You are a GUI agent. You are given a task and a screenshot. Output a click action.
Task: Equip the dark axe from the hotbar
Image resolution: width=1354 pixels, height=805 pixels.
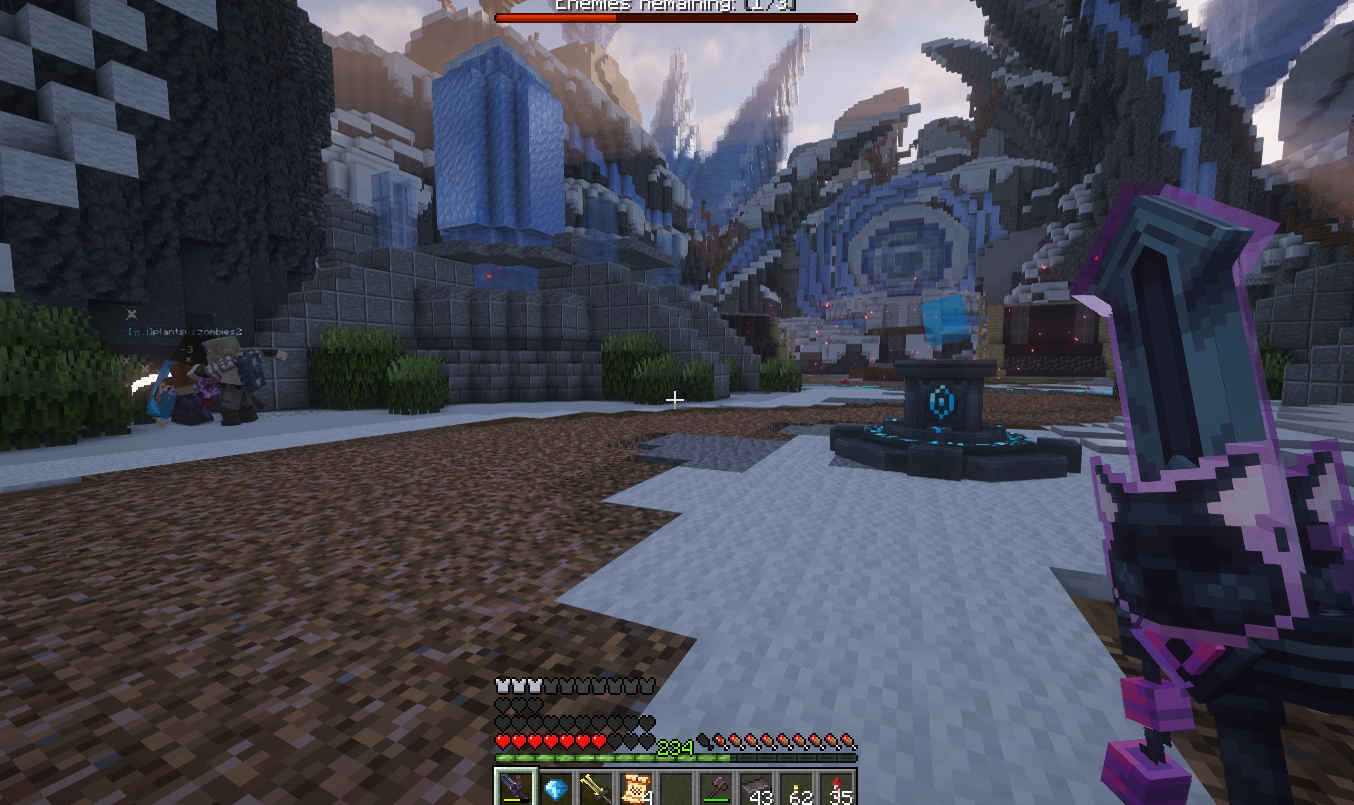tap(716, 788)
